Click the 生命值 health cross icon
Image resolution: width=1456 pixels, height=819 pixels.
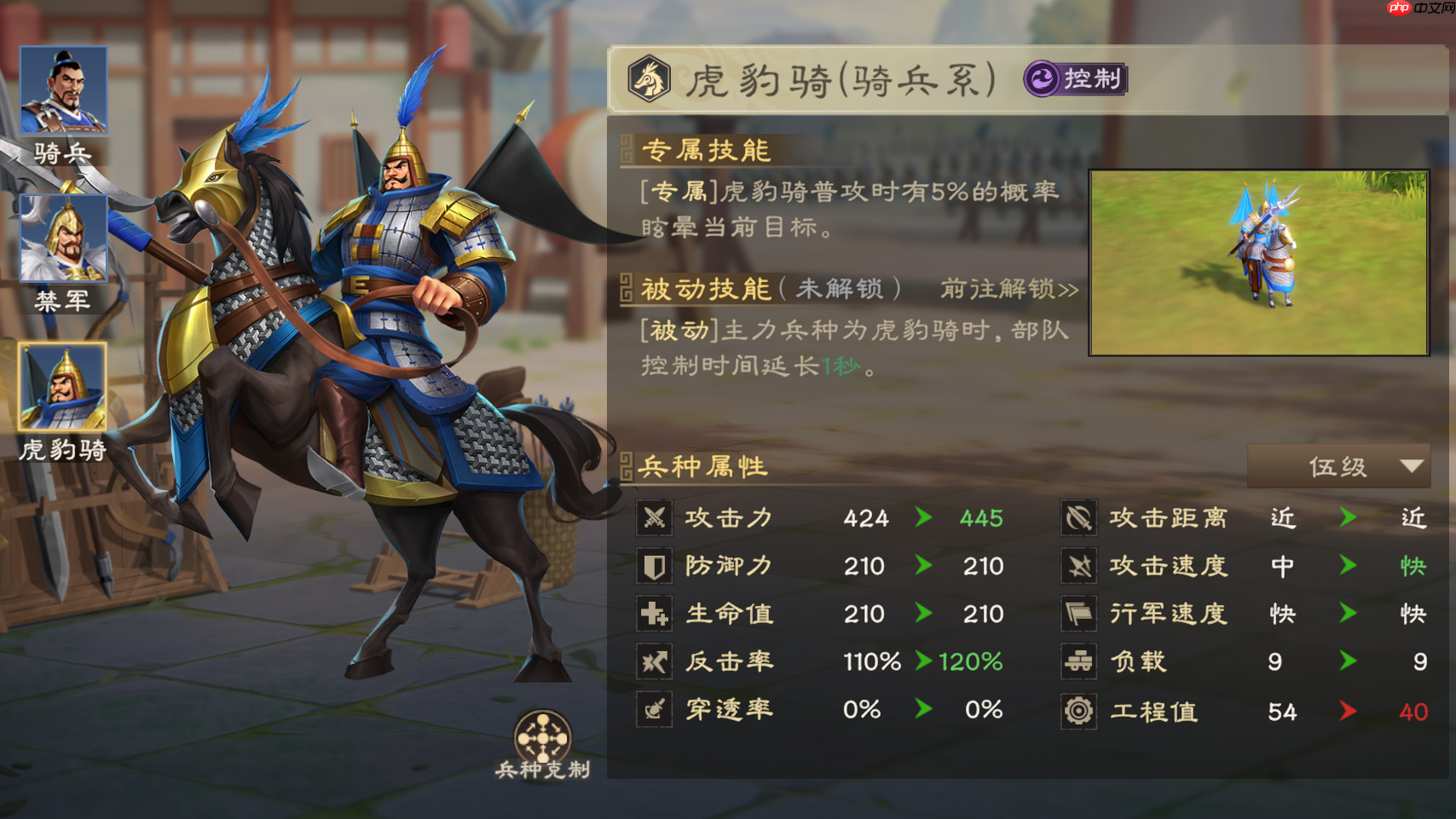click(654, 613)
